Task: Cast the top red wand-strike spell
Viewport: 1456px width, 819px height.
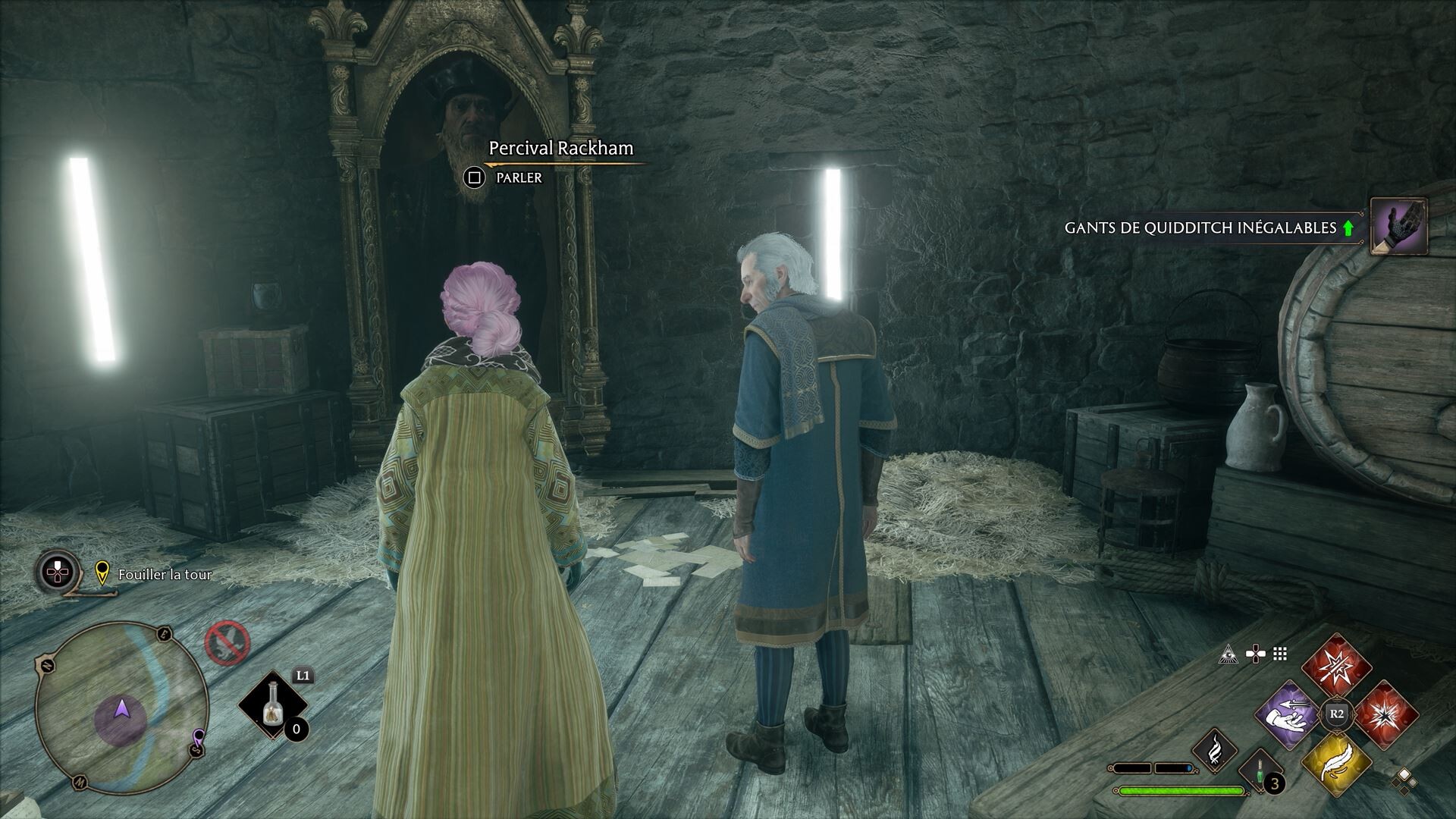Action: (1335, 666)
